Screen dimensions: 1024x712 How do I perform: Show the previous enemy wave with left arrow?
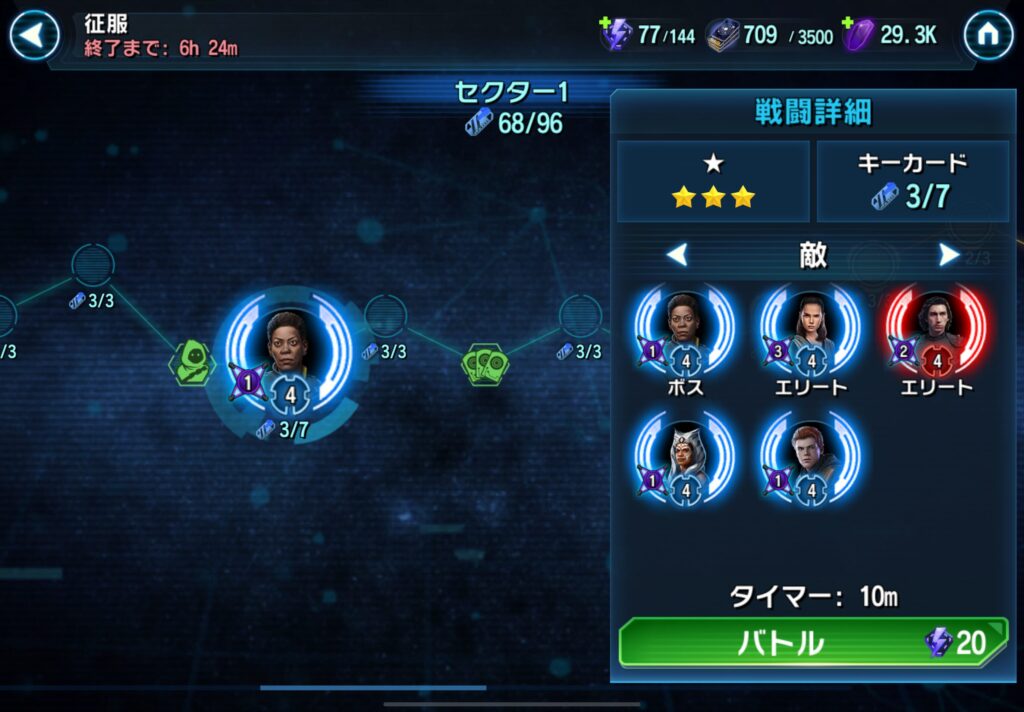pos(678,255)
